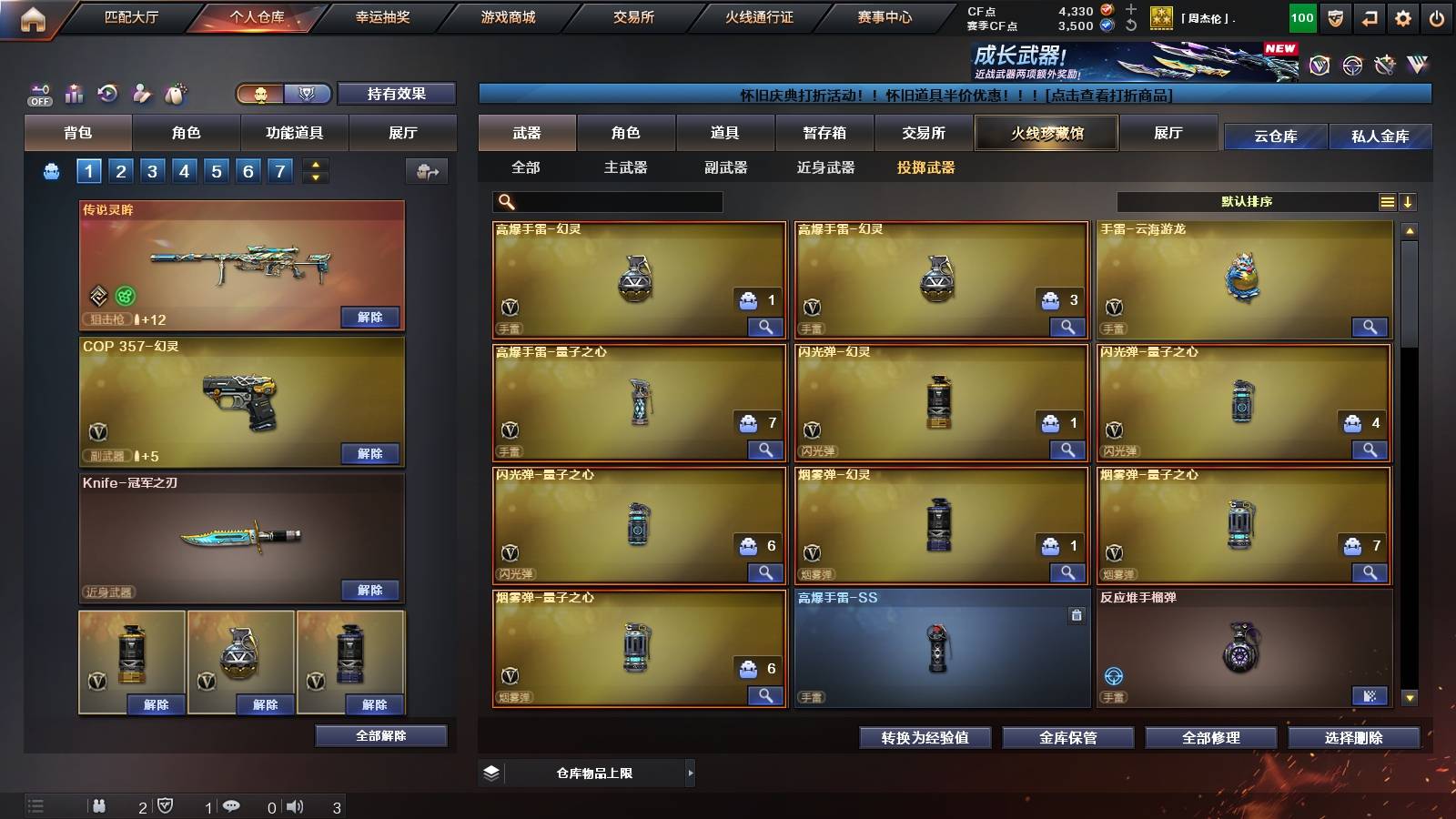
Task: Open the pet egg icon in left sidebar
Action: tap(174, 94)
